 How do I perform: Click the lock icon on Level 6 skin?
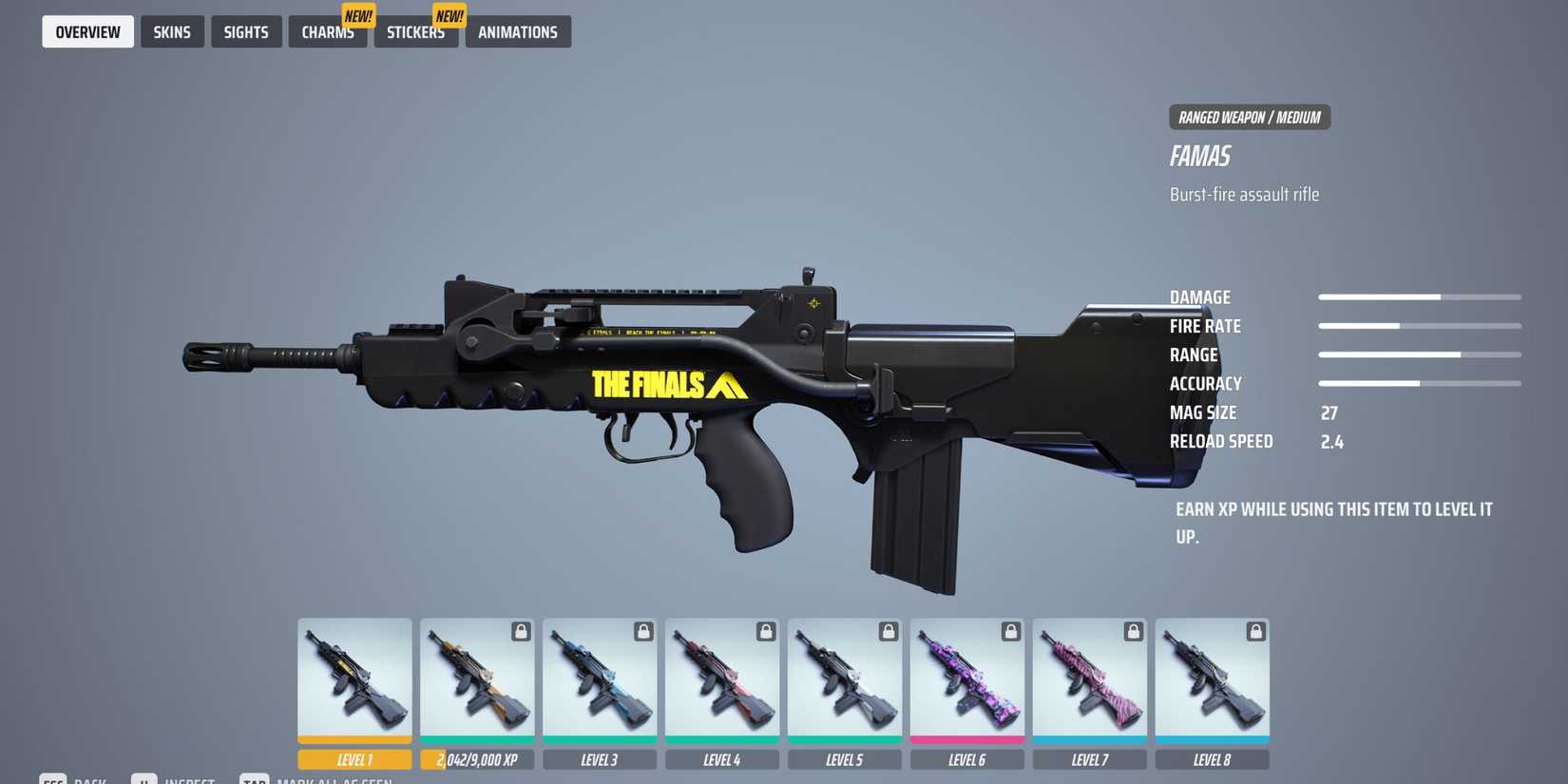coord(1011,630)
